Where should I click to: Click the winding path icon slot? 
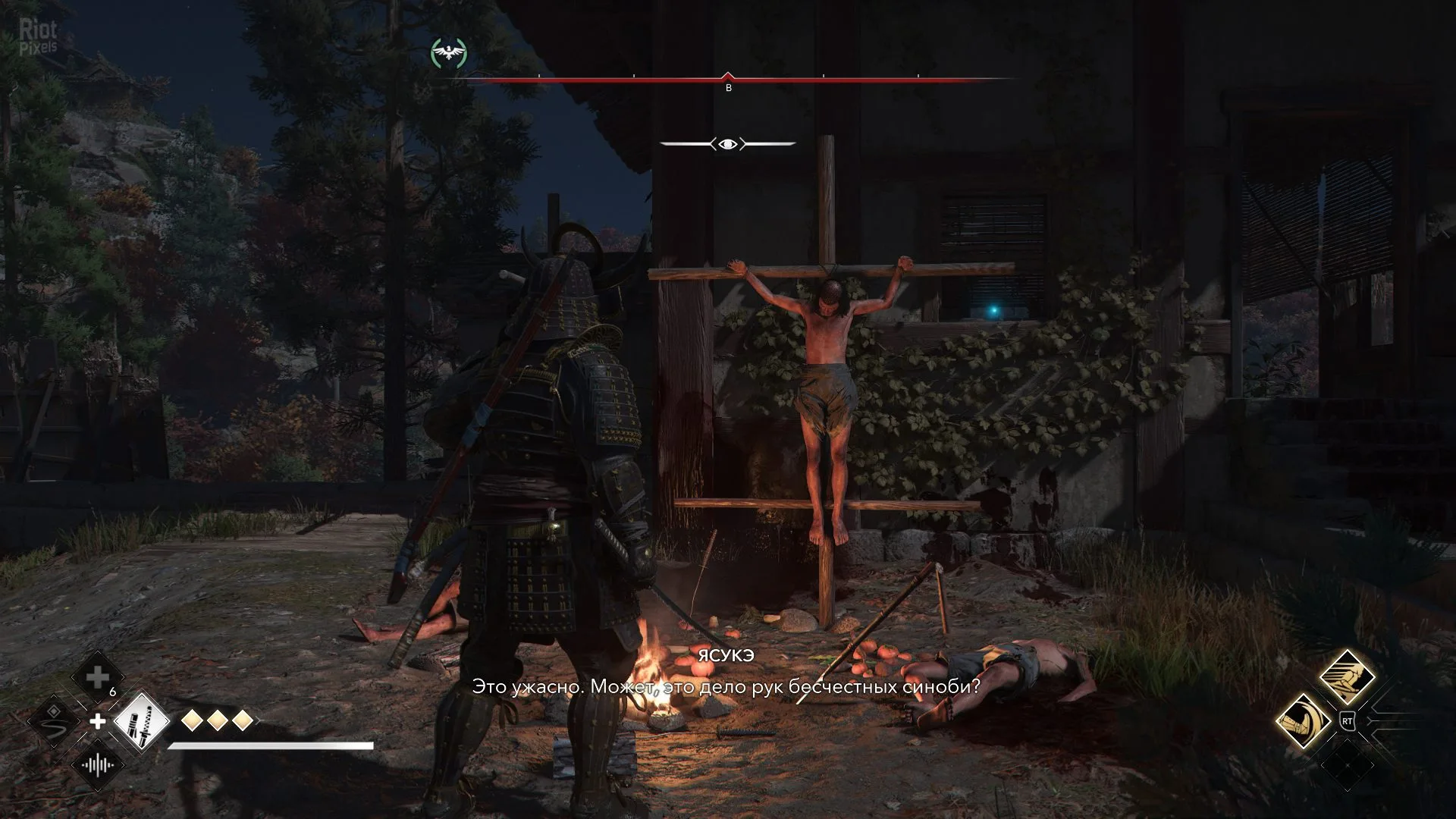pos(54,720)
